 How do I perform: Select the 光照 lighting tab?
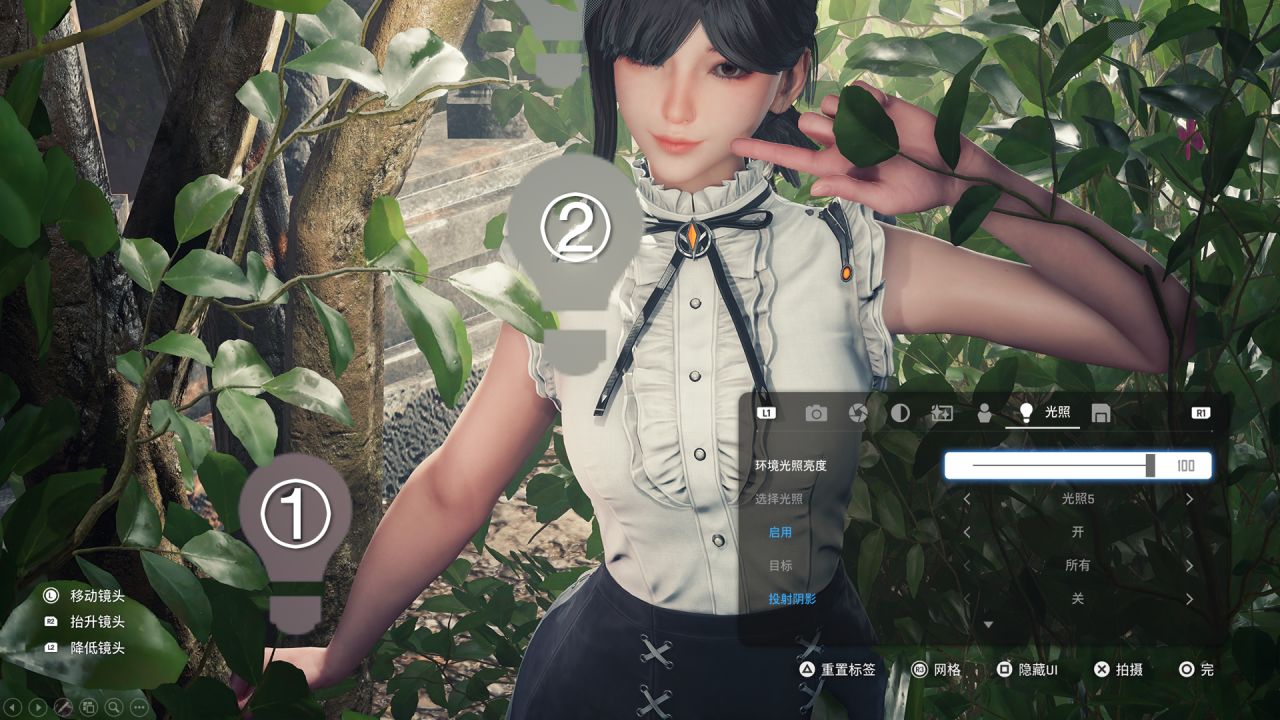point(1043,412)
